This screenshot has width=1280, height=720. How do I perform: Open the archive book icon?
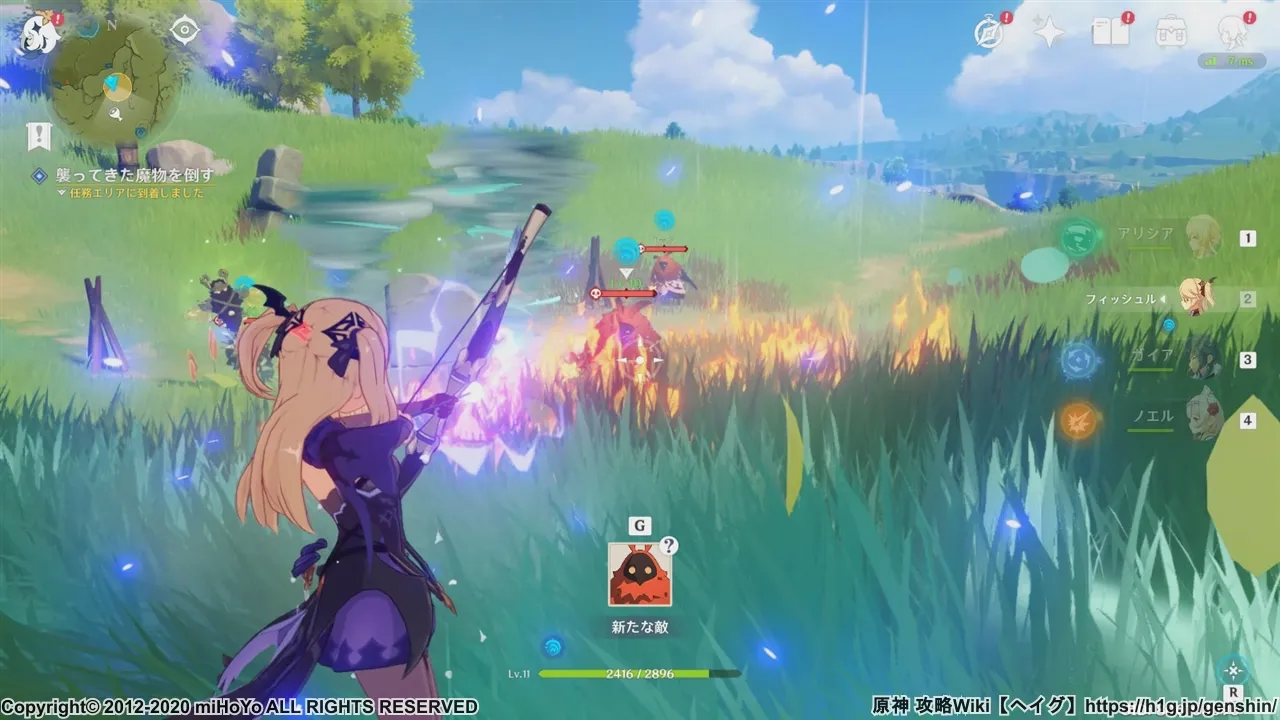pos(1110,32)
